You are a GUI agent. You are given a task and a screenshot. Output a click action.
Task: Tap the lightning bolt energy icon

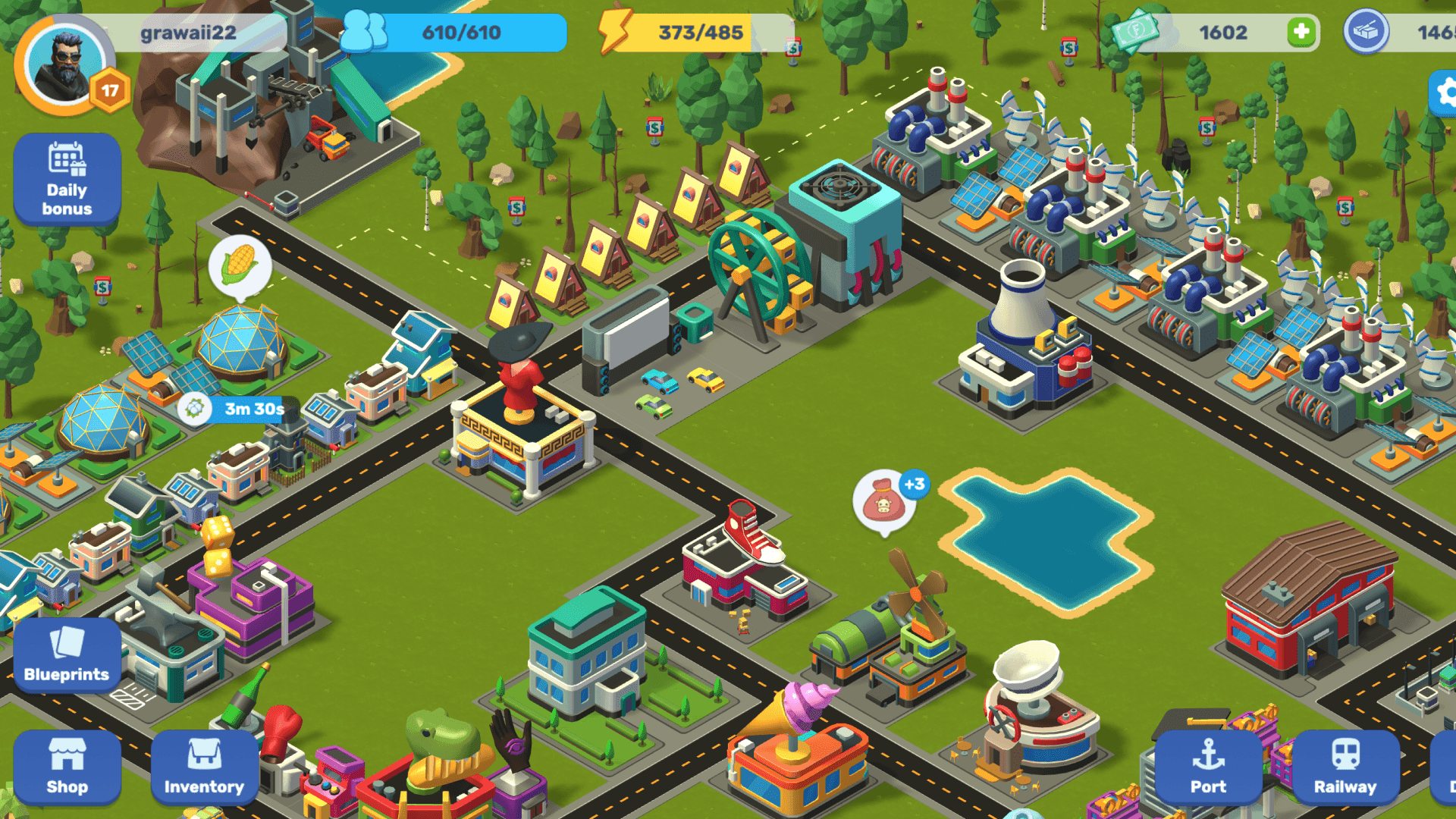tap(614, 32)
